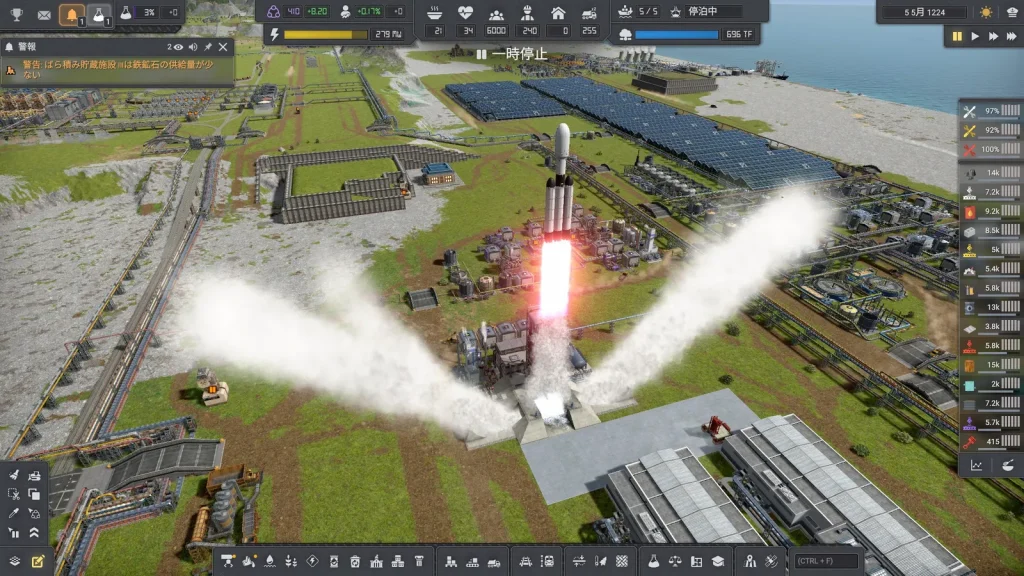Set game speed to normal play
The width and height of the screenshot is (1024, 576).
[x=975, y=36]
